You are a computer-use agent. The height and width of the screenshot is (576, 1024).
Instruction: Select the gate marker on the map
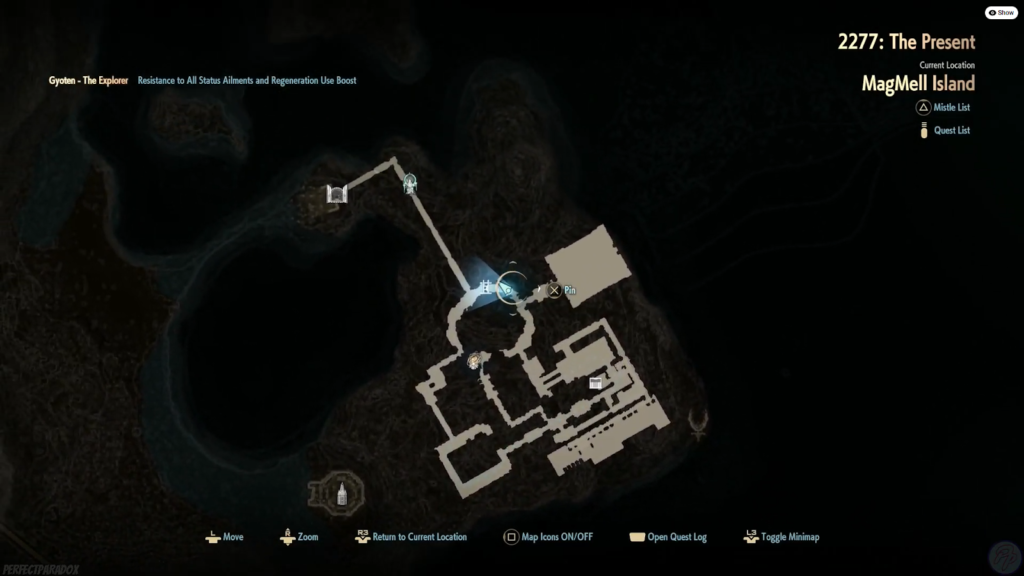point(336,194)
